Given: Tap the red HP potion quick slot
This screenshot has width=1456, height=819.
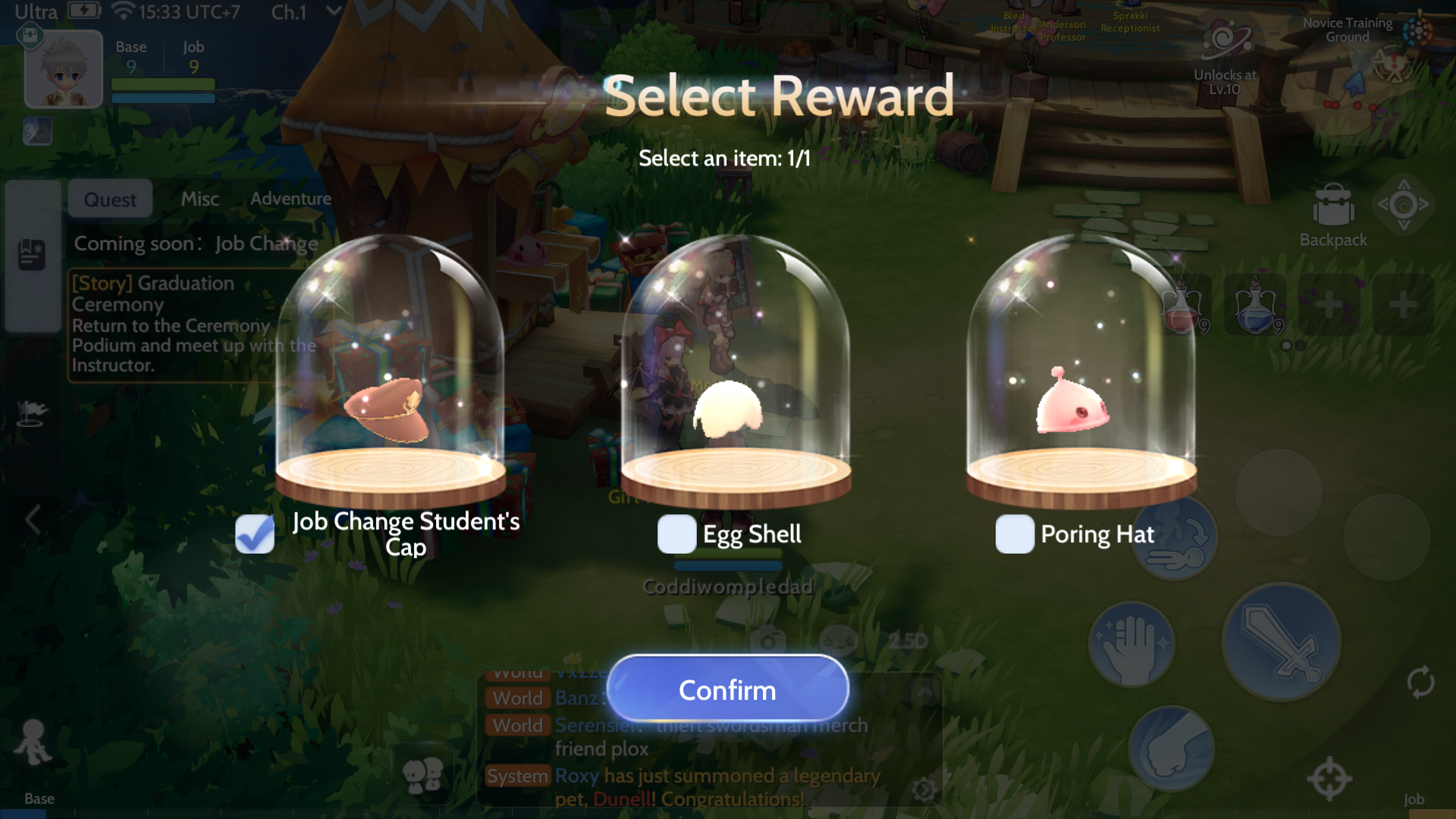Looking at the screenshot, I should pos(1185,306).
